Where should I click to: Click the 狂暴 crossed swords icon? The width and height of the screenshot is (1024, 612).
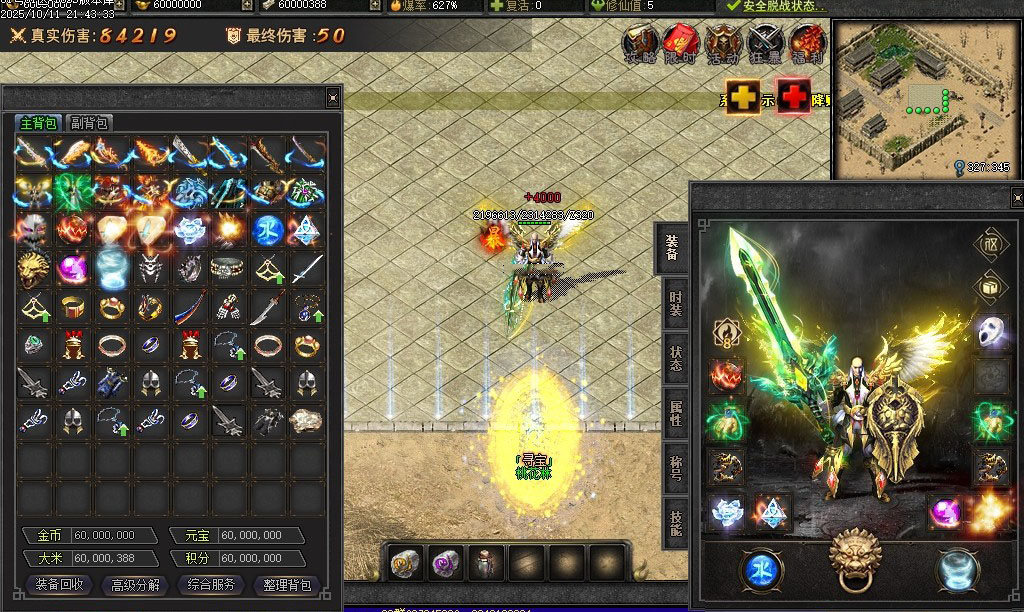pyautogui.click(x=766, y=44)
